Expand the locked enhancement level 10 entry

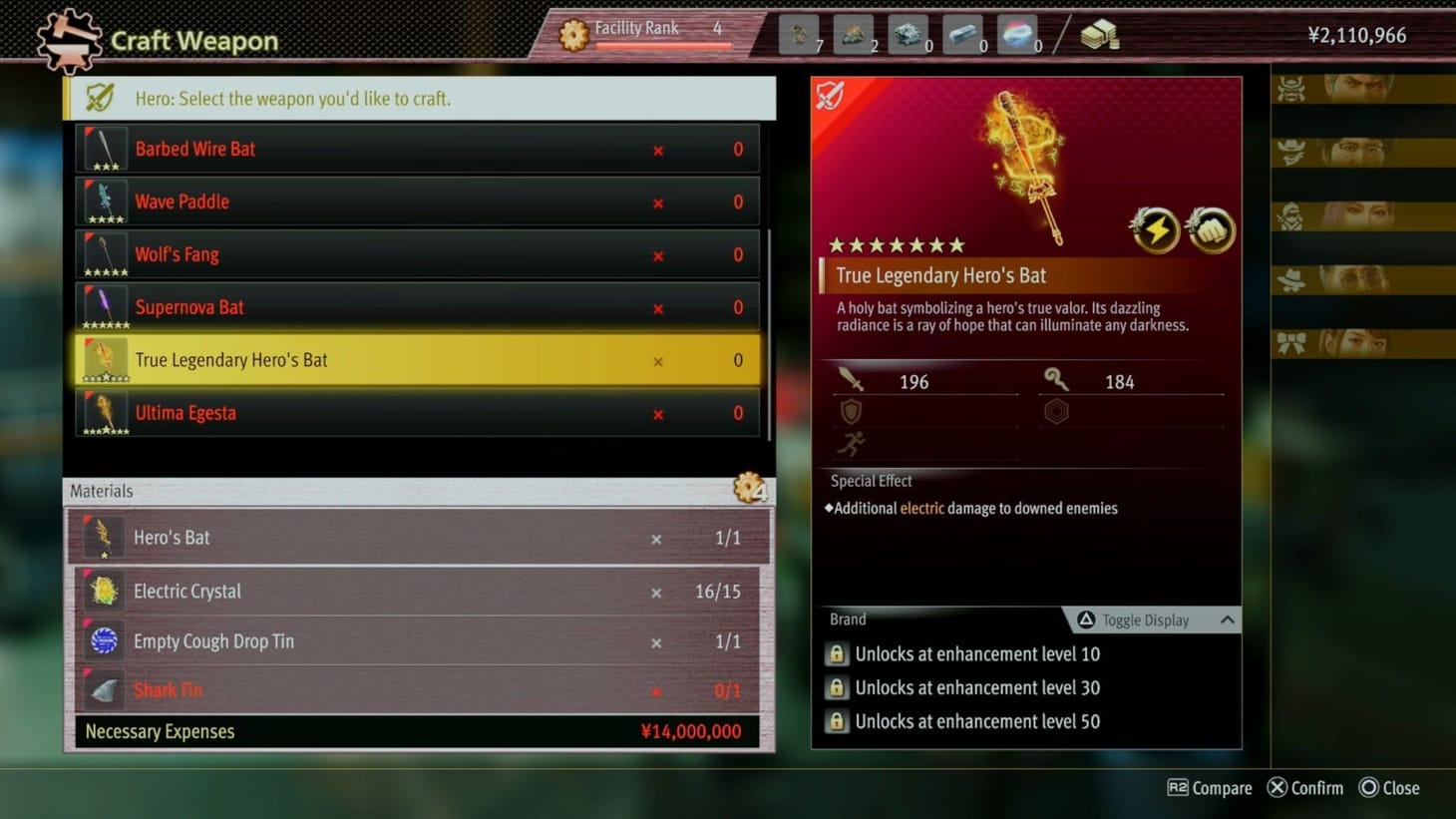coord(976,653)
